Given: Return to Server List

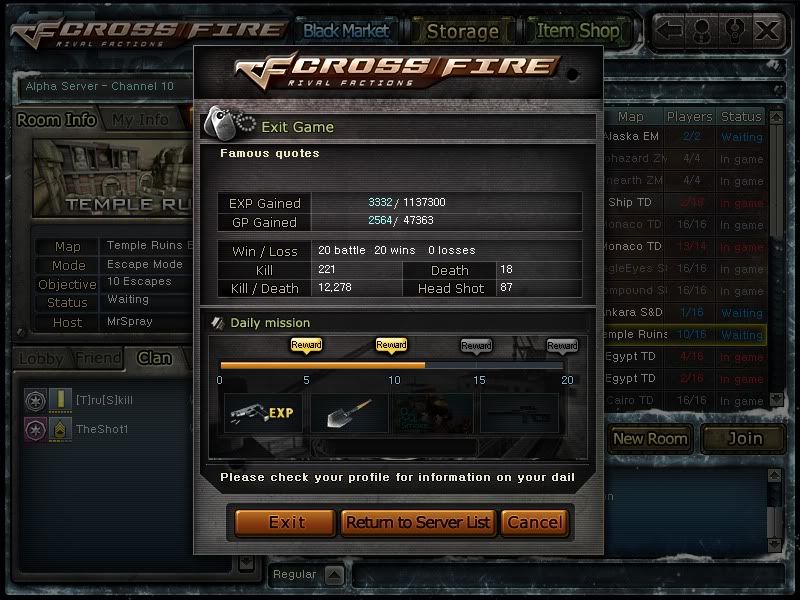Looking at the screenshot, I should coord(419,522).
